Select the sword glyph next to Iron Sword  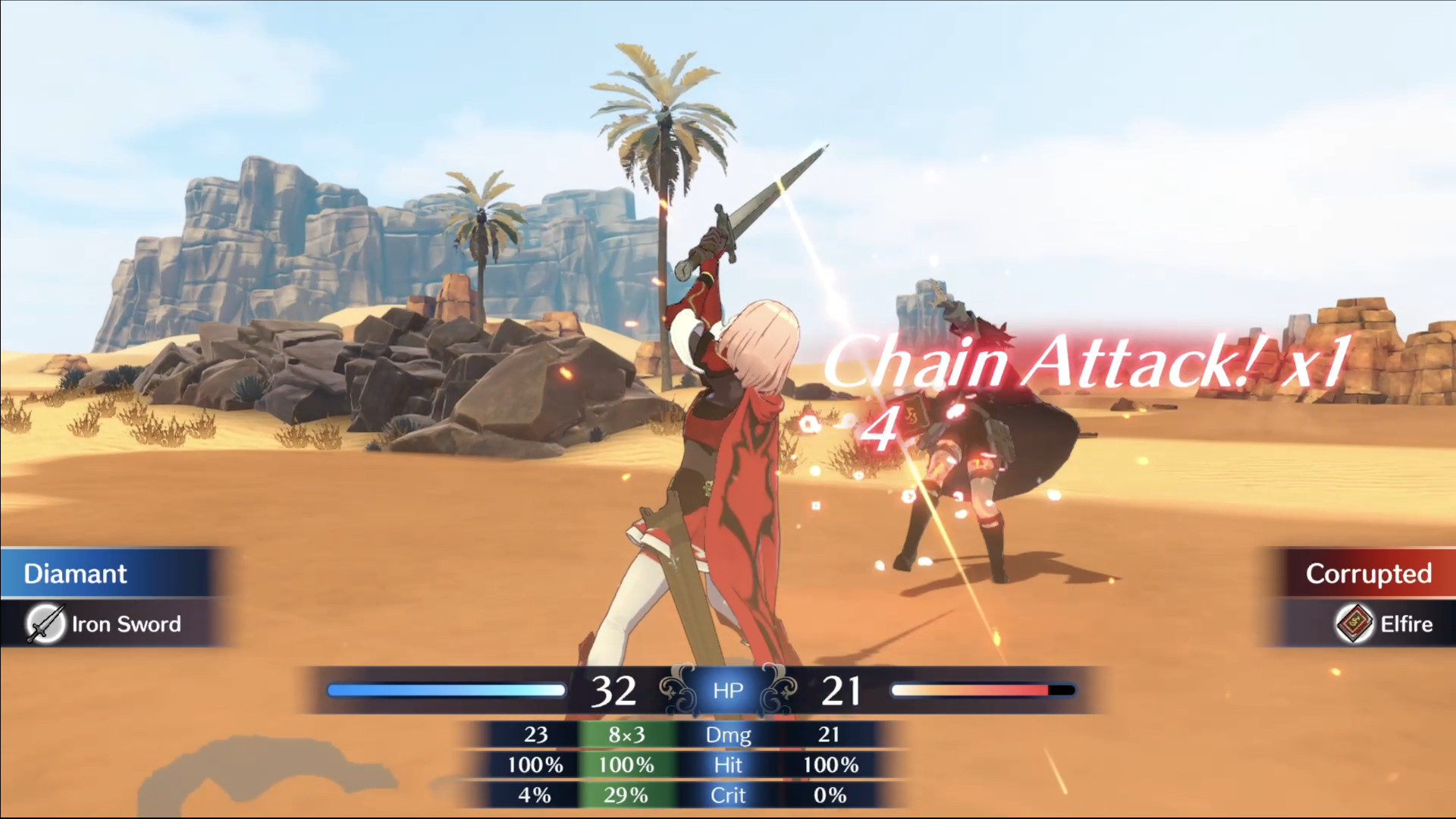[47, 623]
